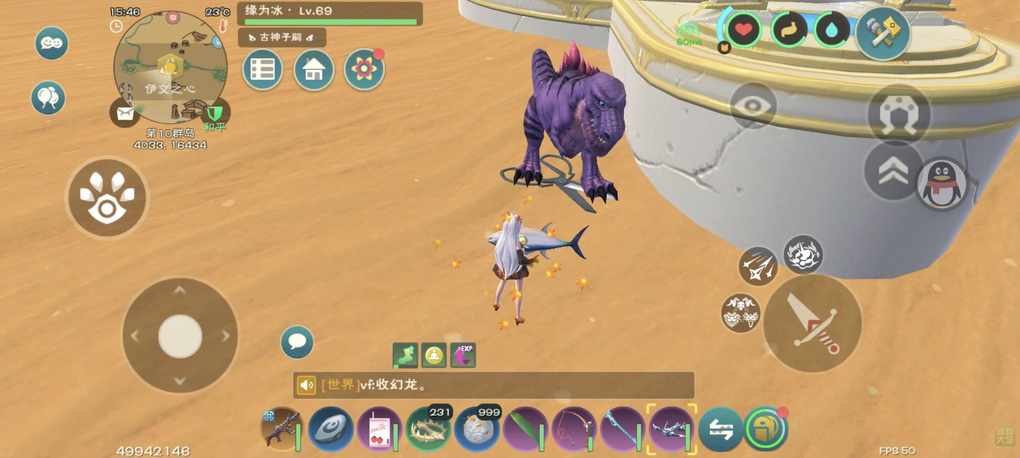Tap the double-chevron jump button

tap(893, 171)
